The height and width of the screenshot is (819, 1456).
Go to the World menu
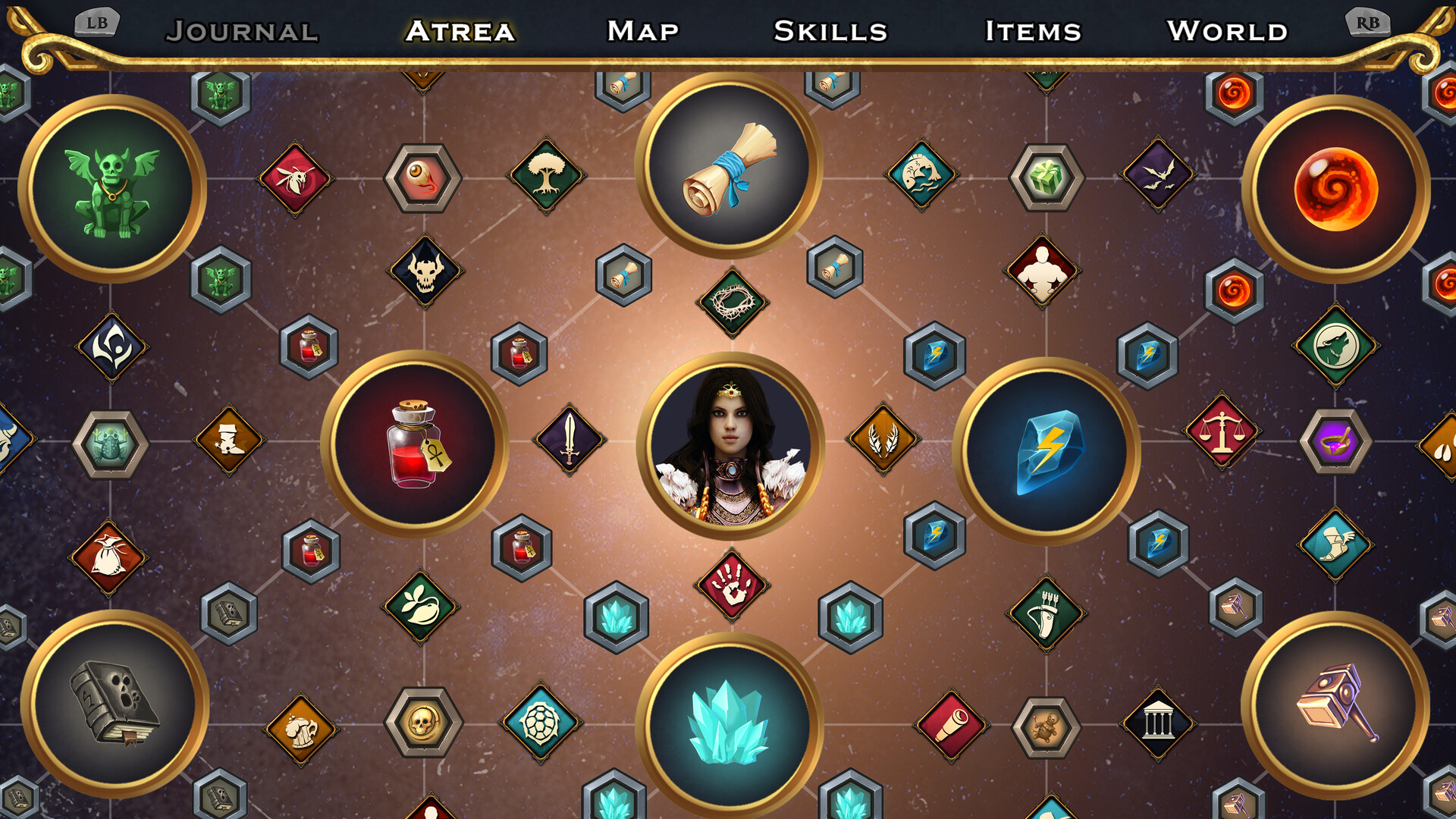[1228, 32]
